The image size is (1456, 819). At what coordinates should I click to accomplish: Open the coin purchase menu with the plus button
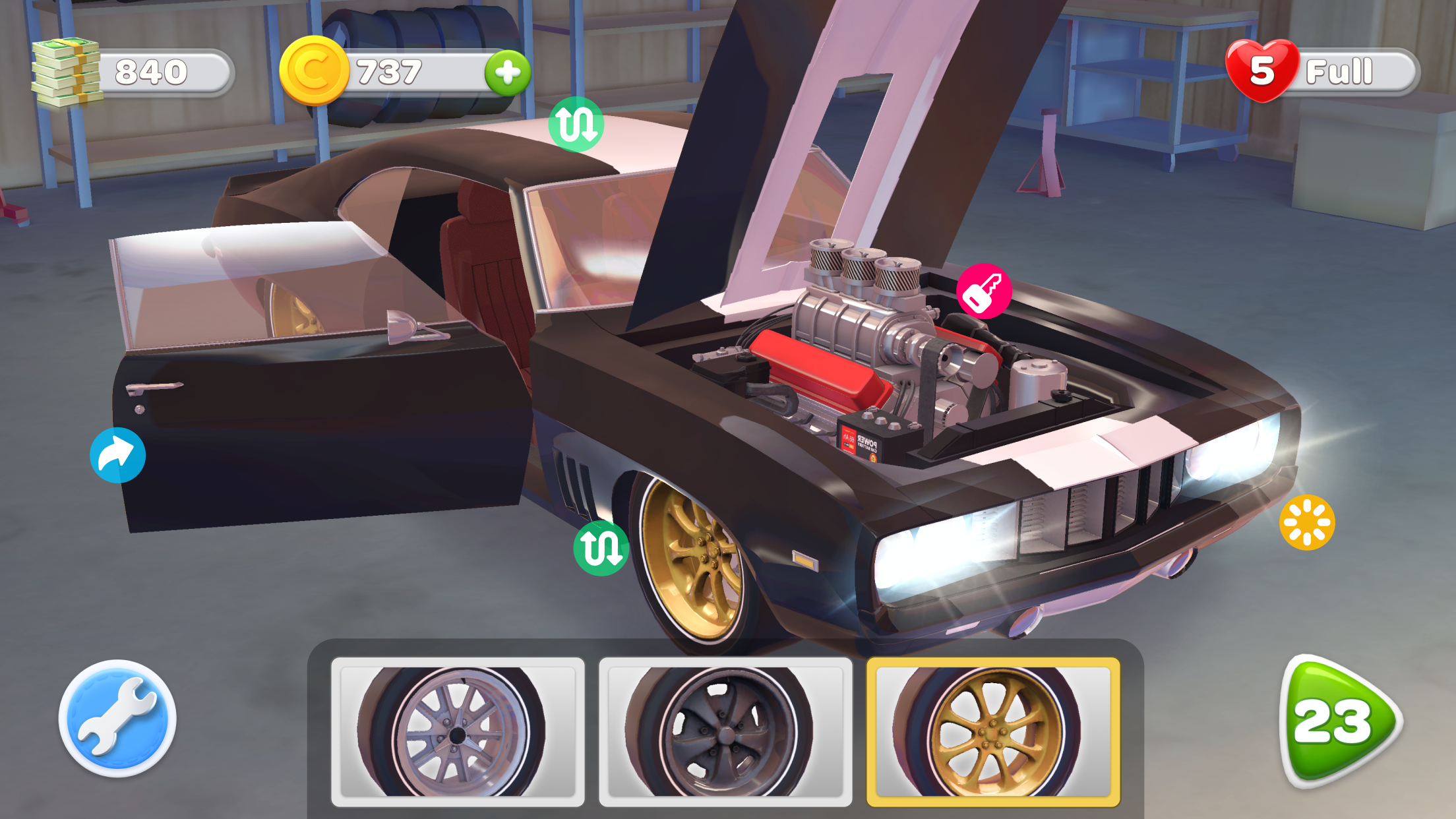(507, 73)
